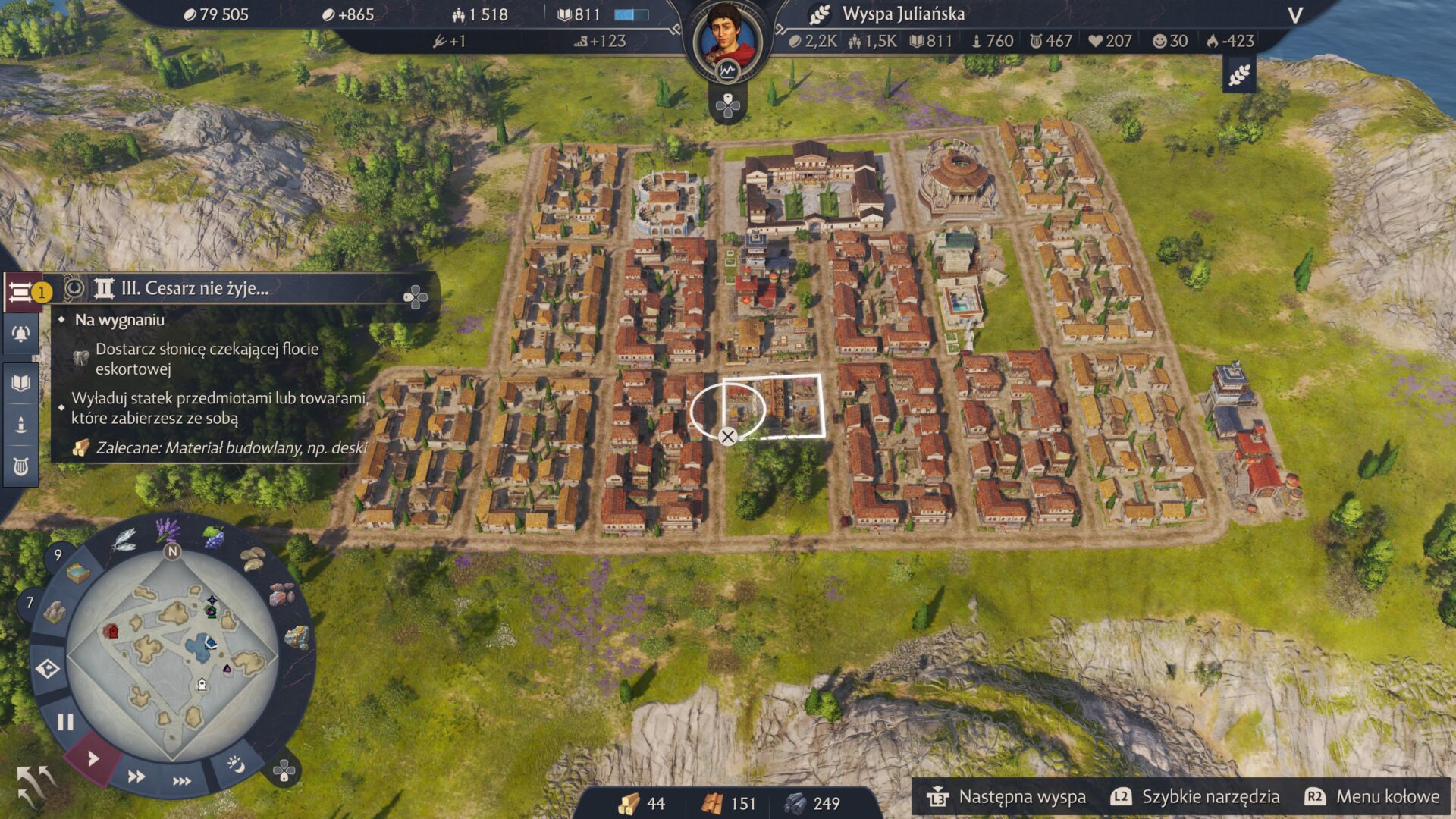Screen dimensions: 1456x819
Task: Click the lavender fertility icon on the minimap ring
Action: tap(167, 529)
